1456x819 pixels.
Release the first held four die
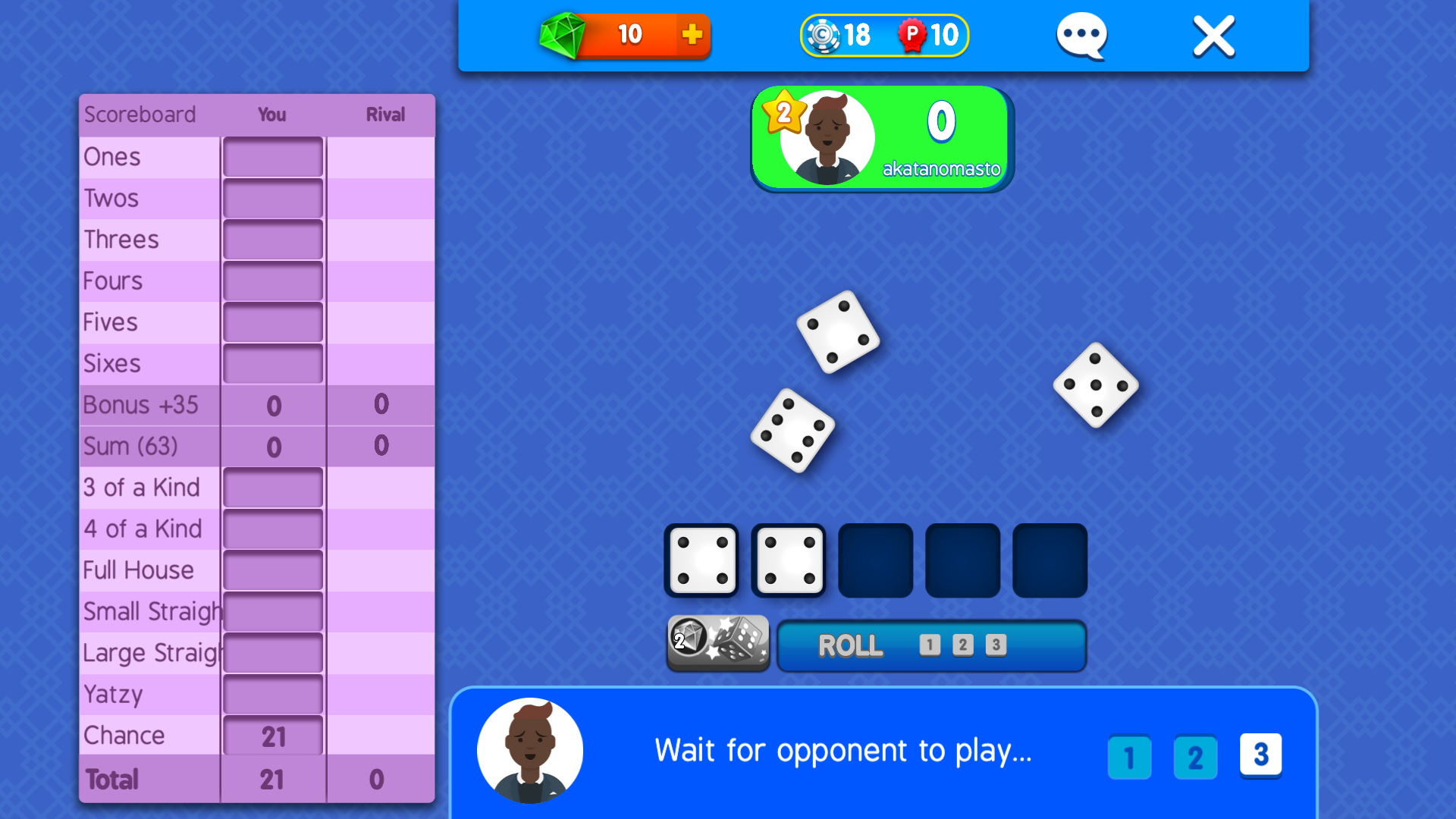[x=701, y=560]
